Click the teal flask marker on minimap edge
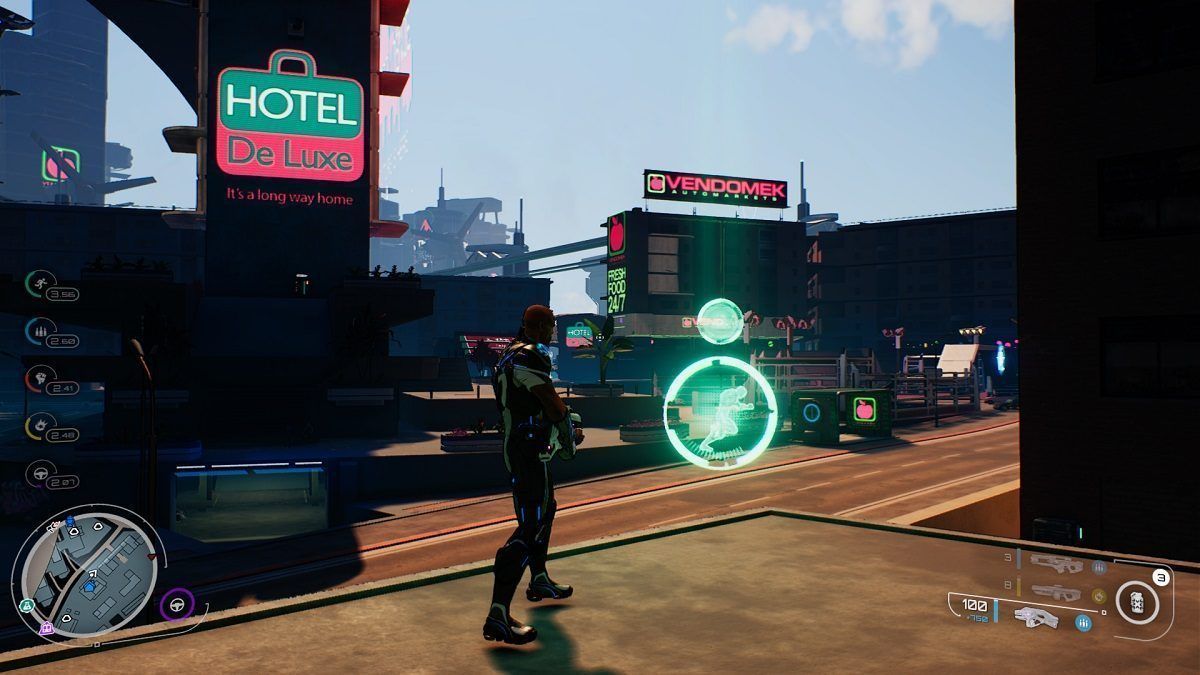The width and height of the screenshot is (1200, 675). tap(27, 604)
